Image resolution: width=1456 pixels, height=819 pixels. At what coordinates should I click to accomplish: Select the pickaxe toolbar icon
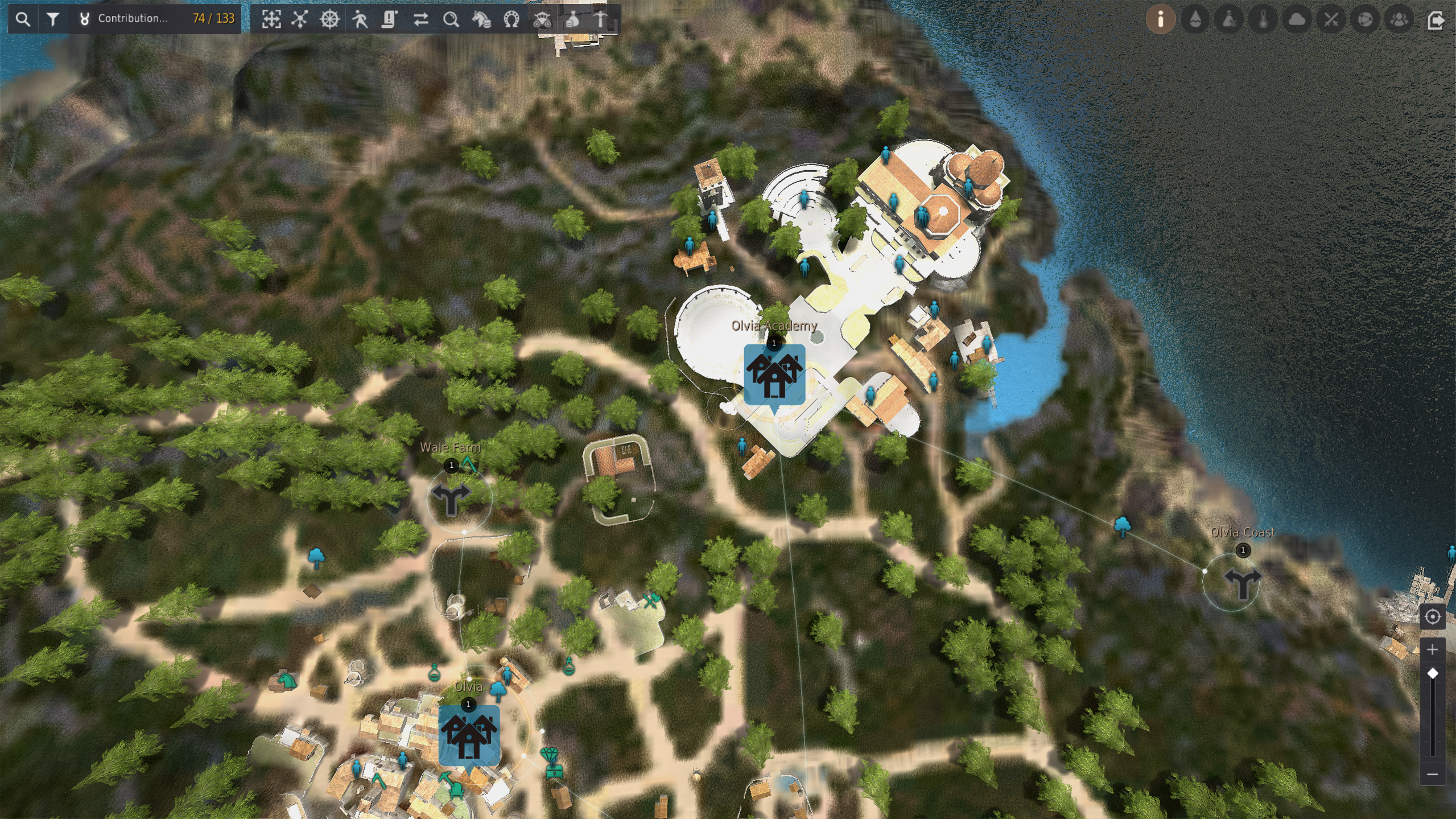point(601,19)
